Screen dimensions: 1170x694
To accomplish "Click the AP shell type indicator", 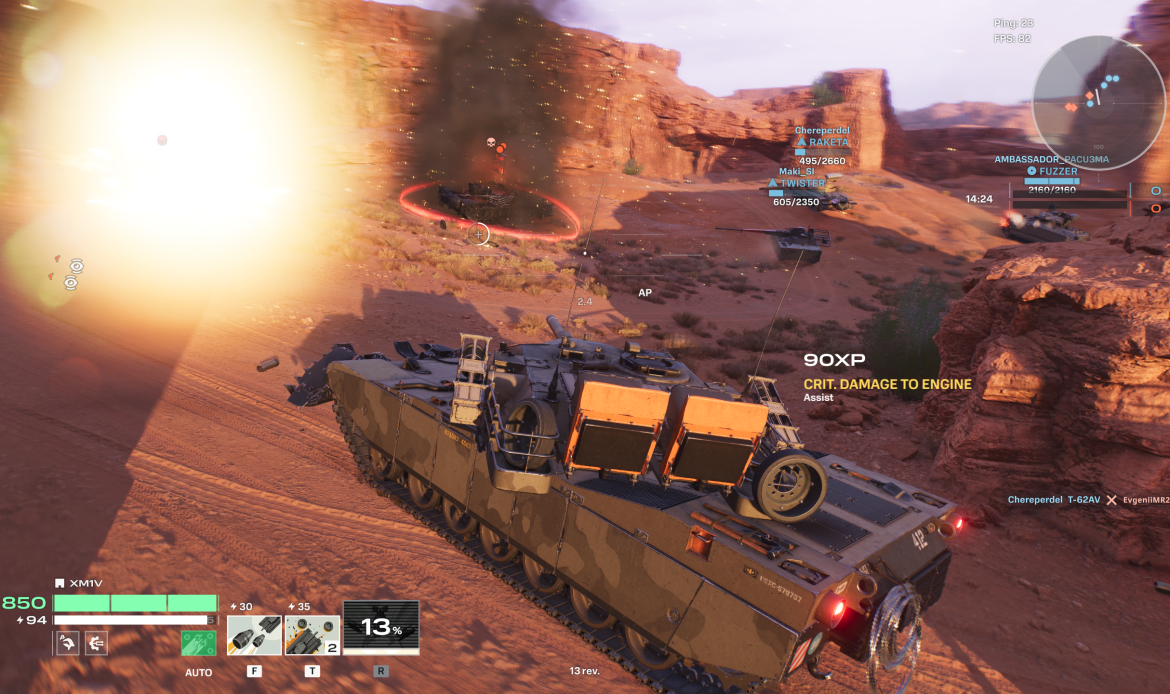I will coord(645,293).
